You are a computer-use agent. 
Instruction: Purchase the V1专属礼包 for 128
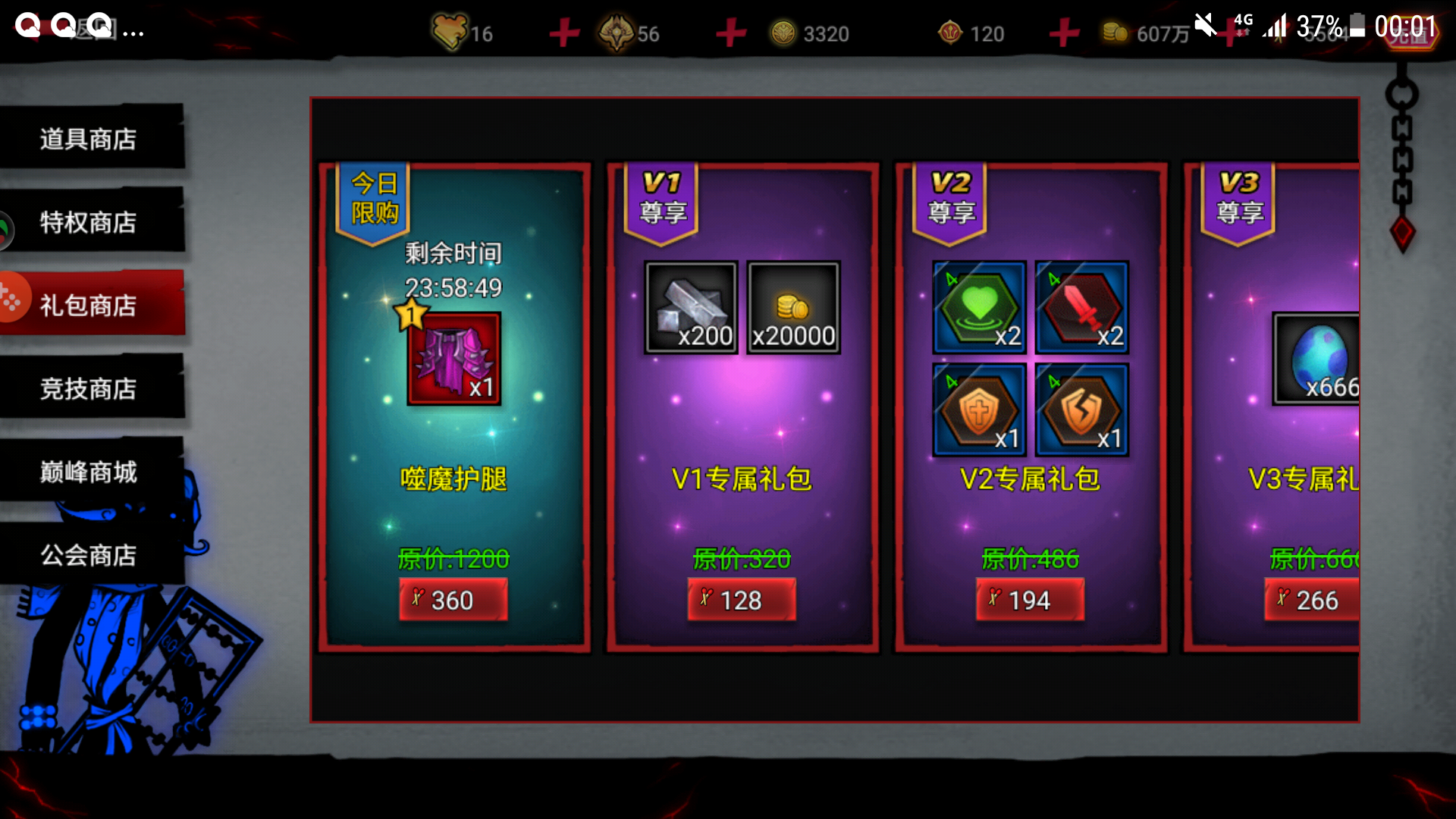click(741, 600)
